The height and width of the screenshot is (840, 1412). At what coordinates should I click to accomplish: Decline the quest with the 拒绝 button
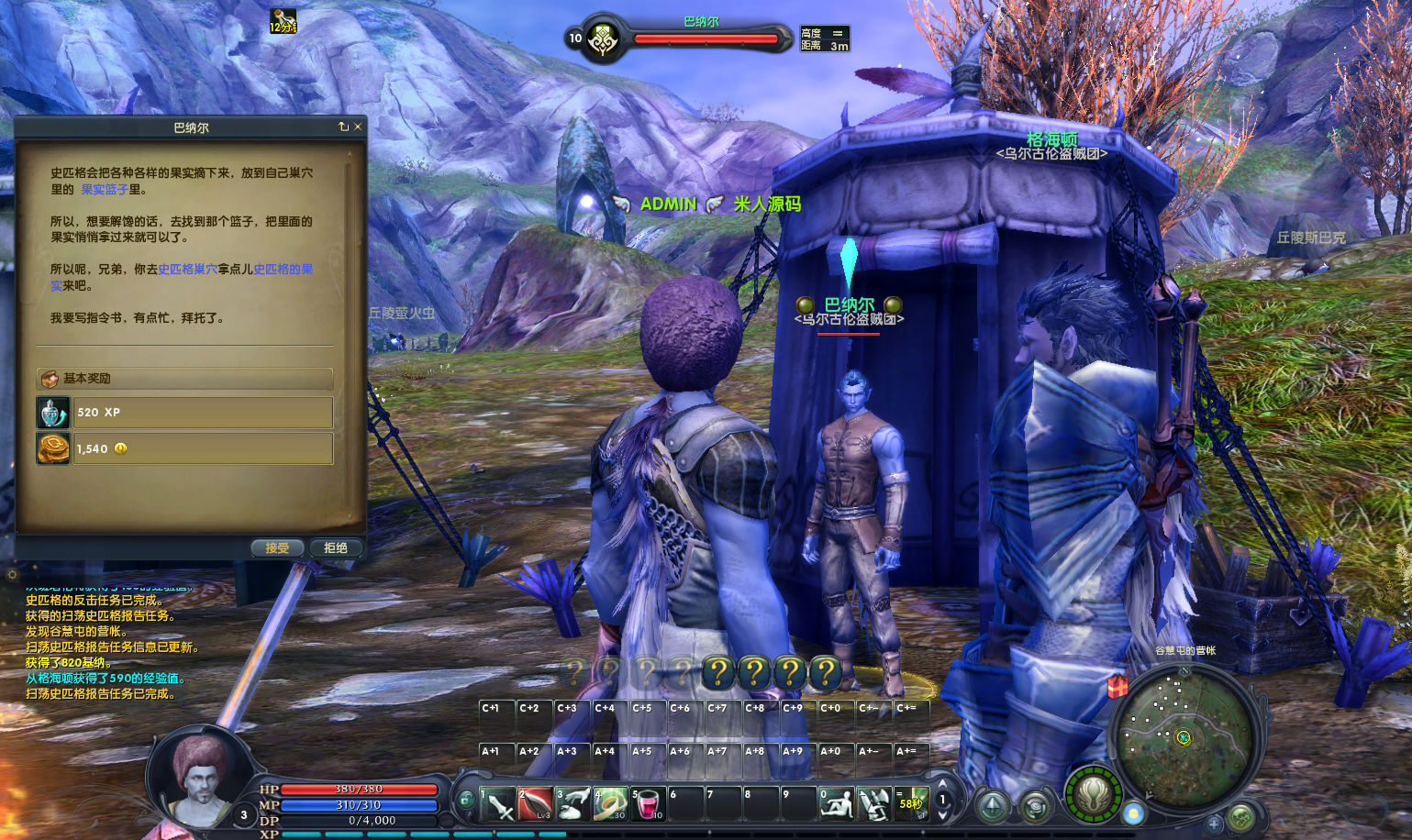tap(336, 547)
